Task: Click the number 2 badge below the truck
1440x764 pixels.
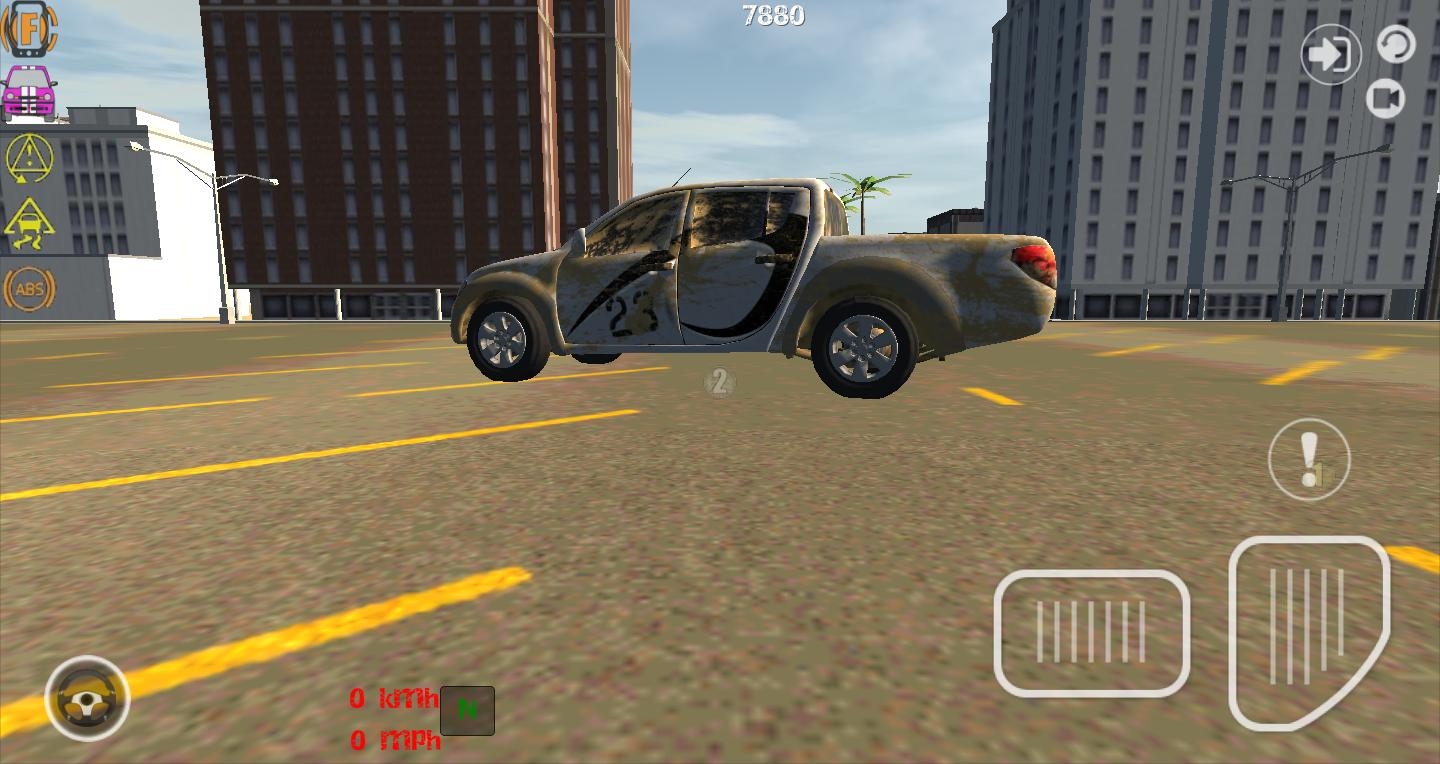Action: 721,383
